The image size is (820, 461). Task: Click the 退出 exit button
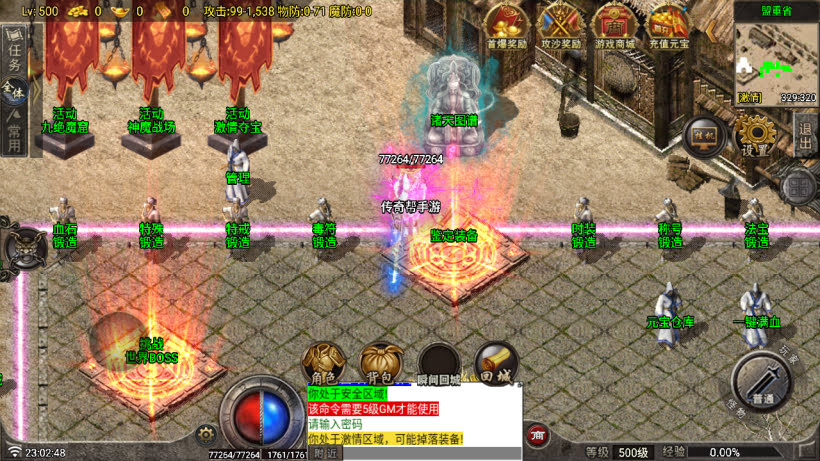click(806, 133)
